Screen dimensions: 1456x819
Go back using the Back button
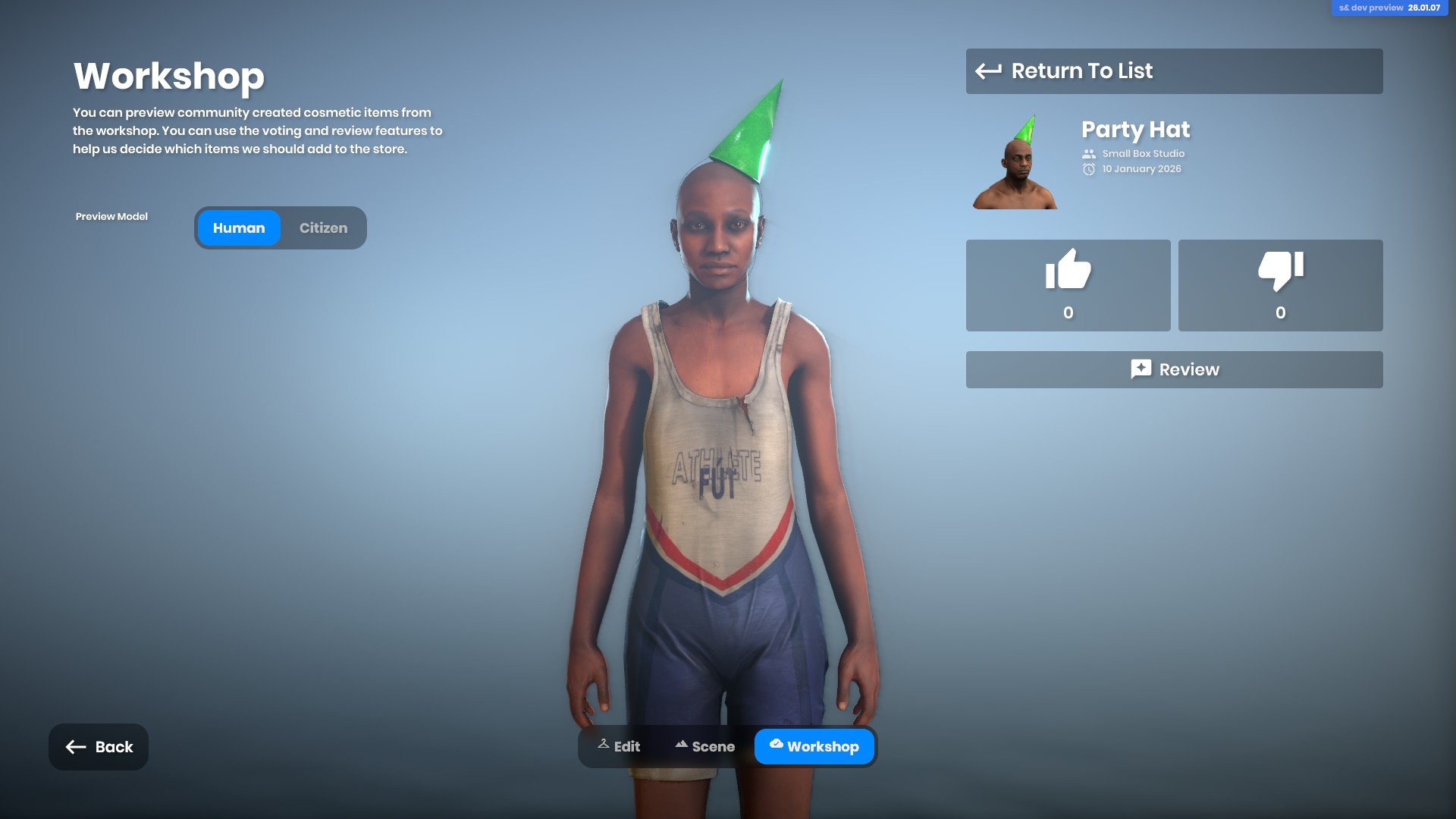(99, 747)
